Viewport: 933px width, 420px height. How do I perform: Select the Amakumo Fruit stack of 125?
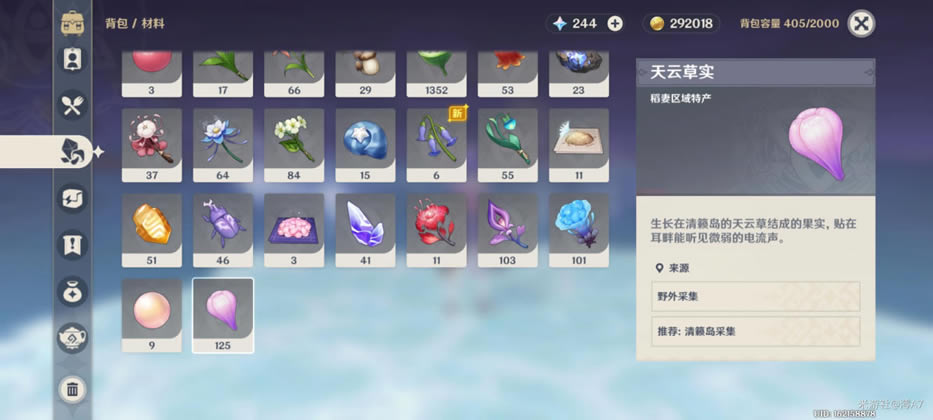223,315
